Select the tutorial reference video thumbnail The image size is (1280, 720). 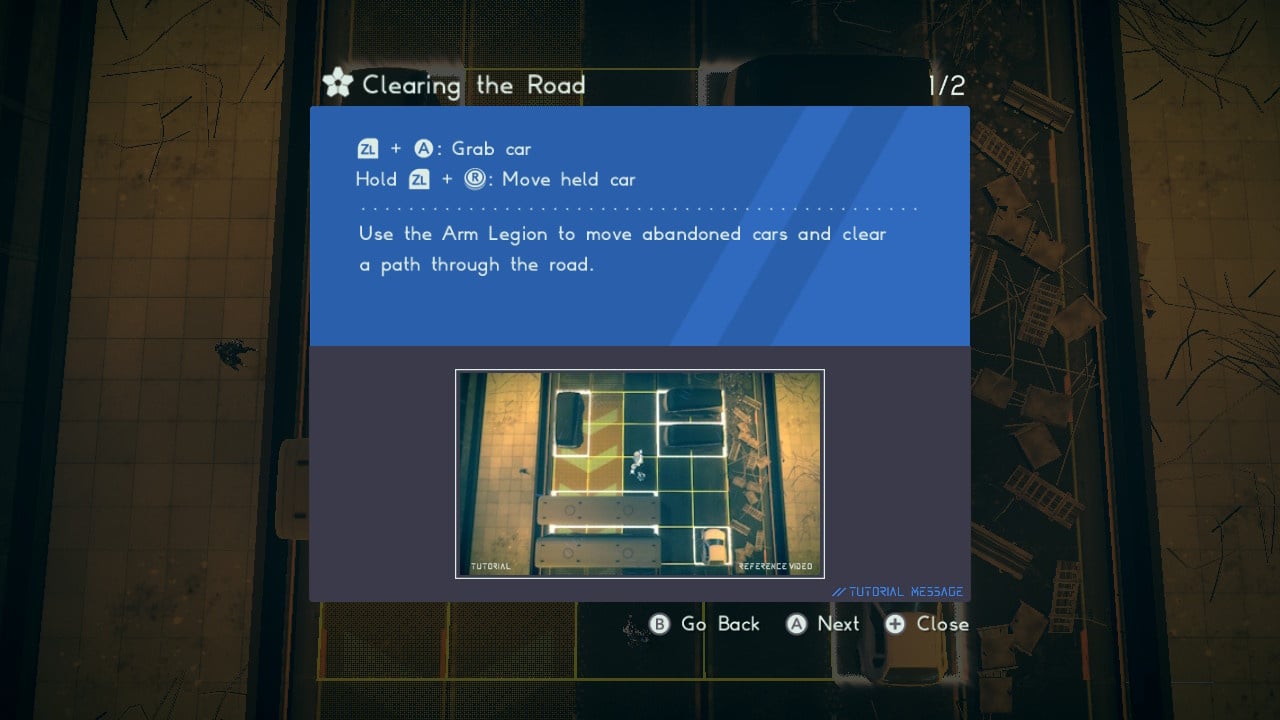(x=639, y=473)
